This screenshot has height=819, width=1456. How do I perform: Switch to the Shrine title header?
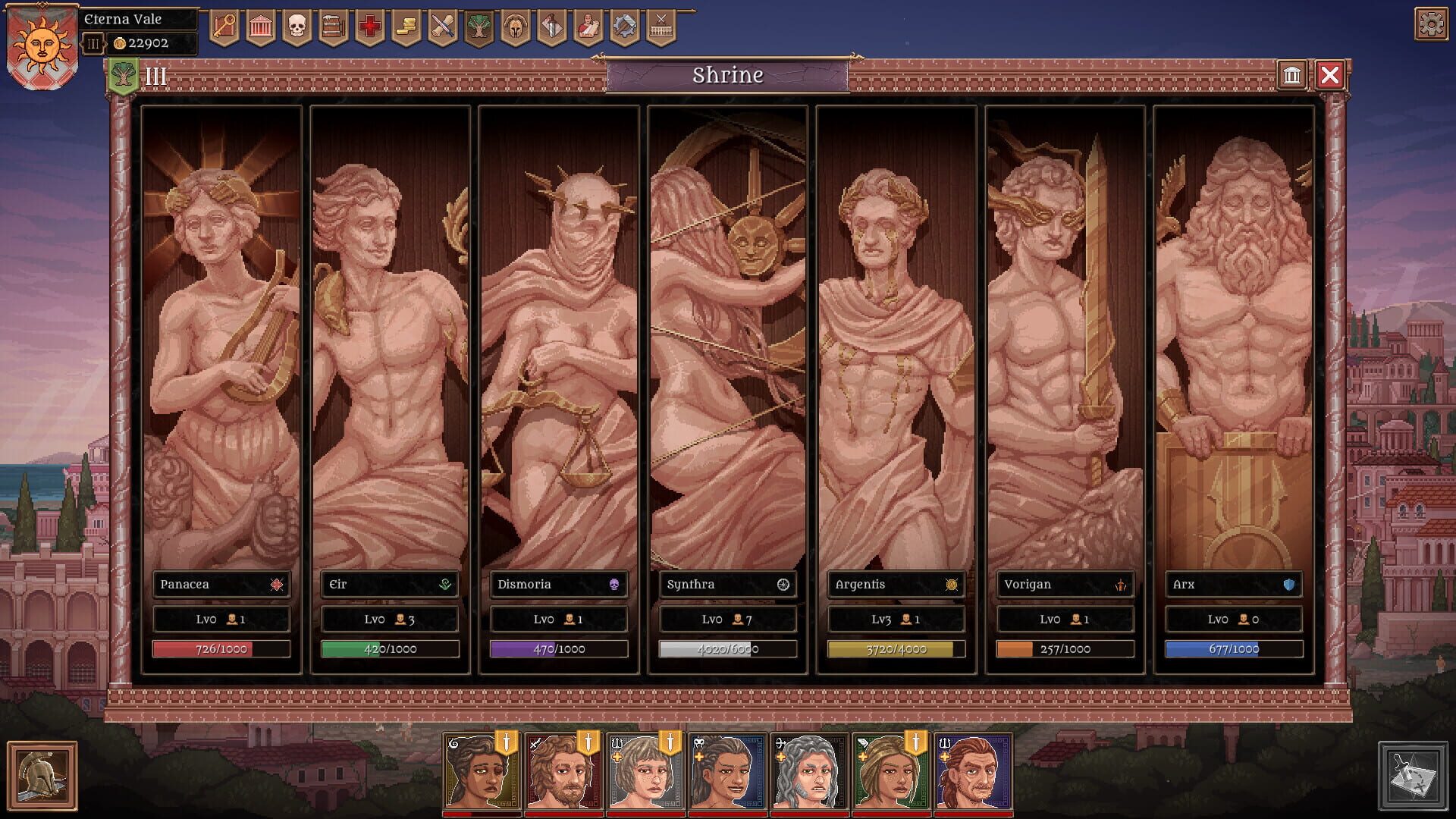(x=728, y=75)
